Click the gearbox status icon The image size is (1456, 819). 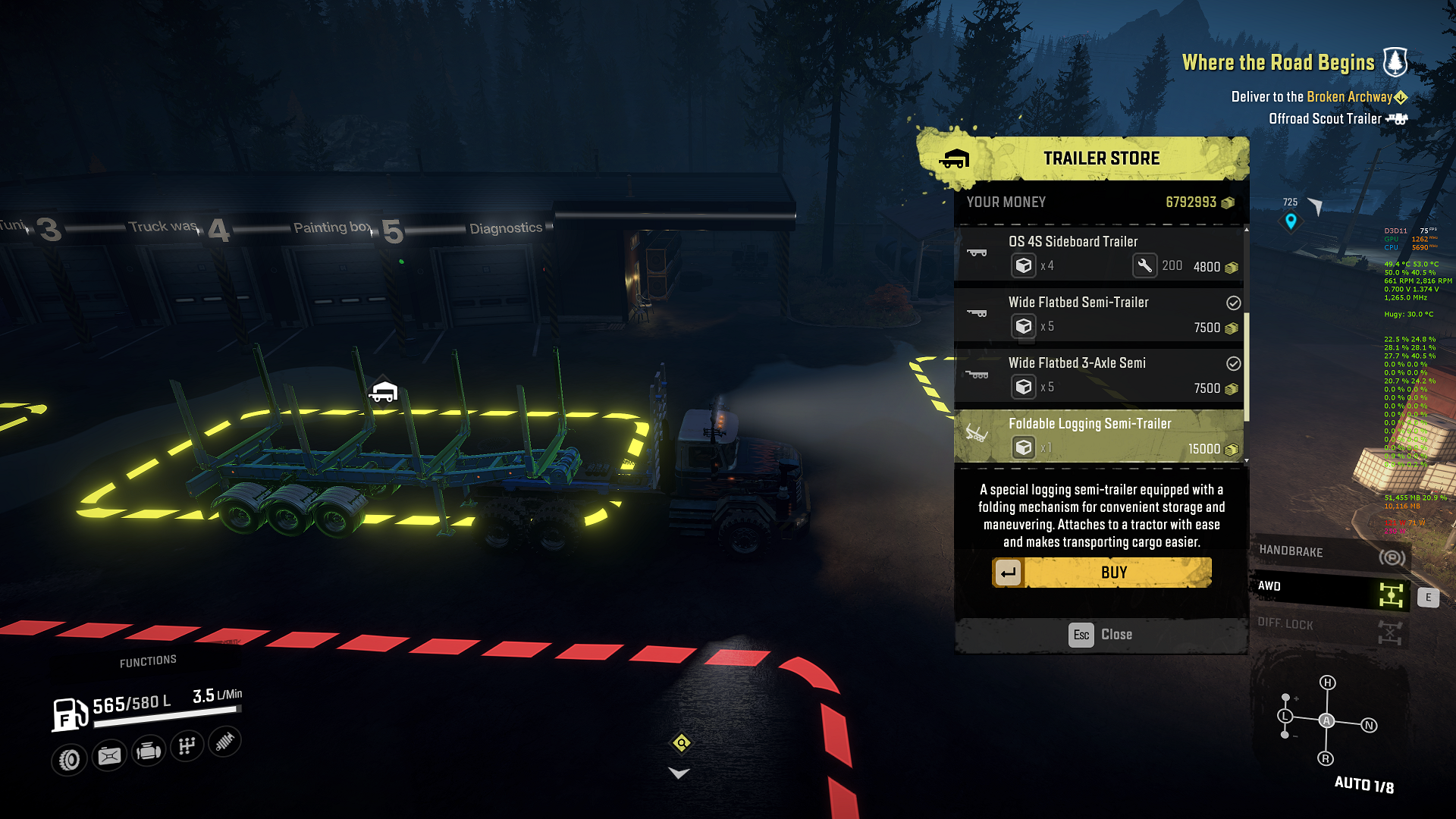coord(187,746)
